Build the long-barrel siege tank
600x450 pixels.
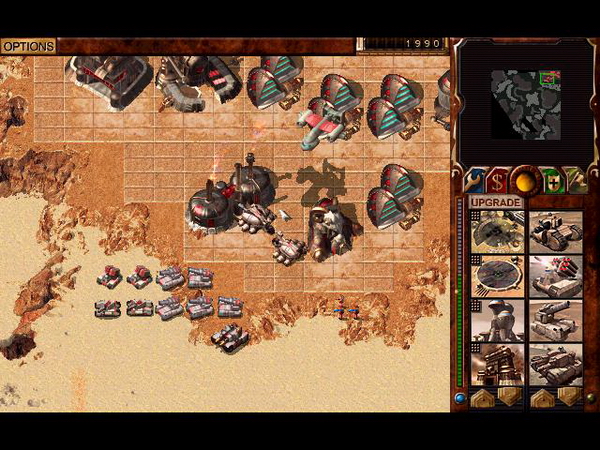555,320
